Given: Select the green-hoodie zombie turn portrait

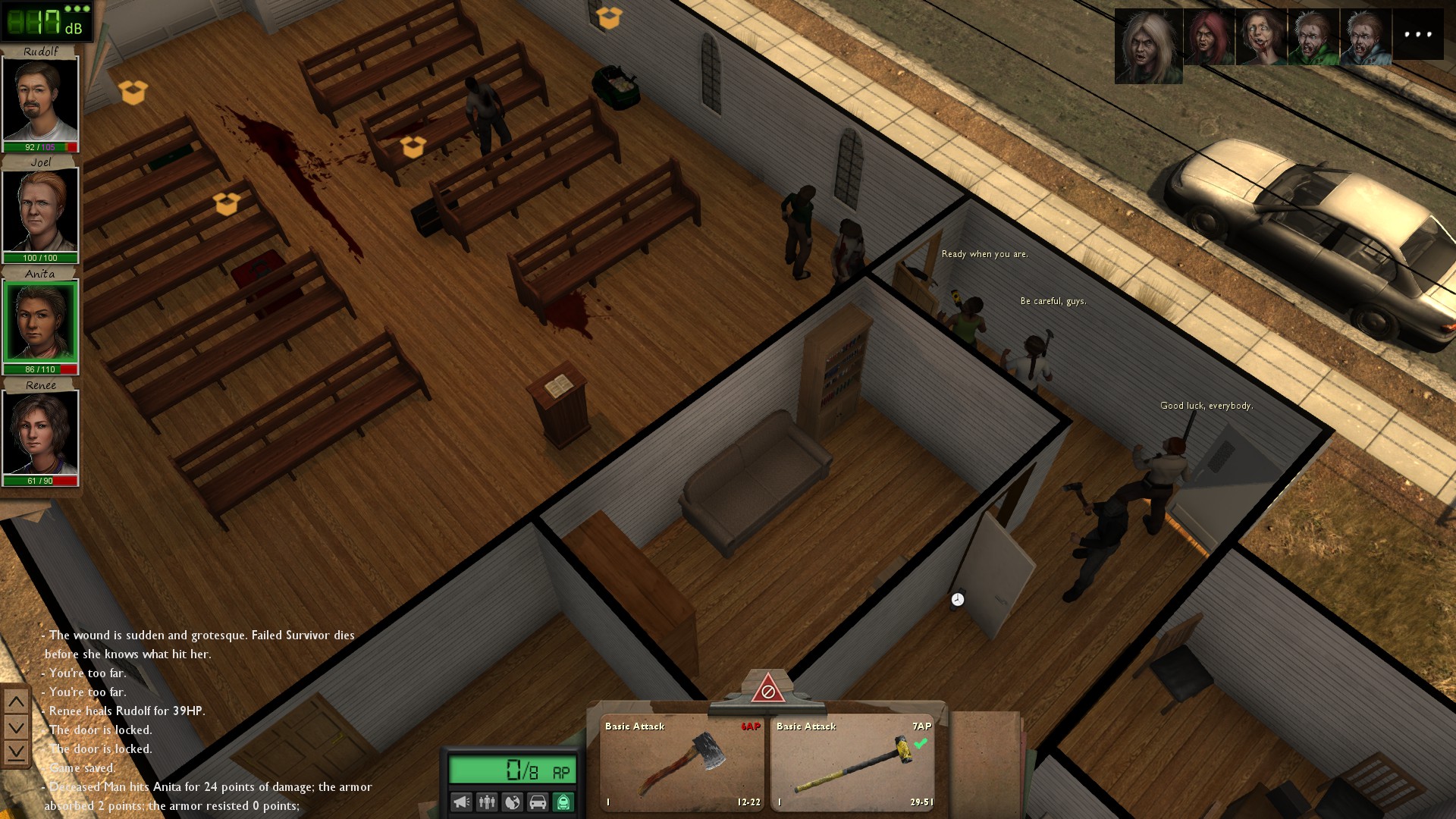Looking at the screenshot, I should [x=1313, y=36].
